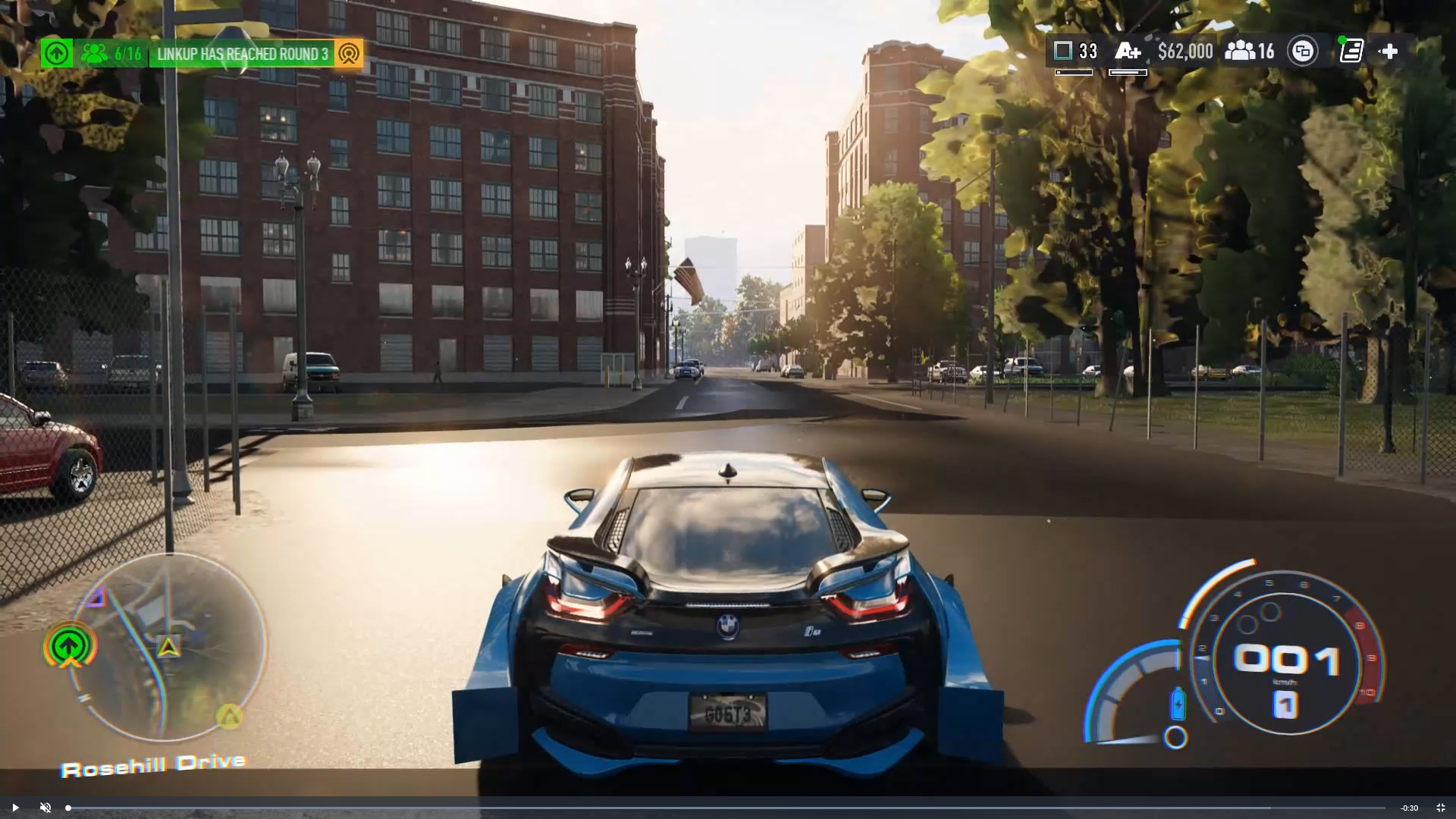The width and height of the screenshot is (1456, 819).
Task: Click the white plus icon
Action: click(x=1389, y=52)
